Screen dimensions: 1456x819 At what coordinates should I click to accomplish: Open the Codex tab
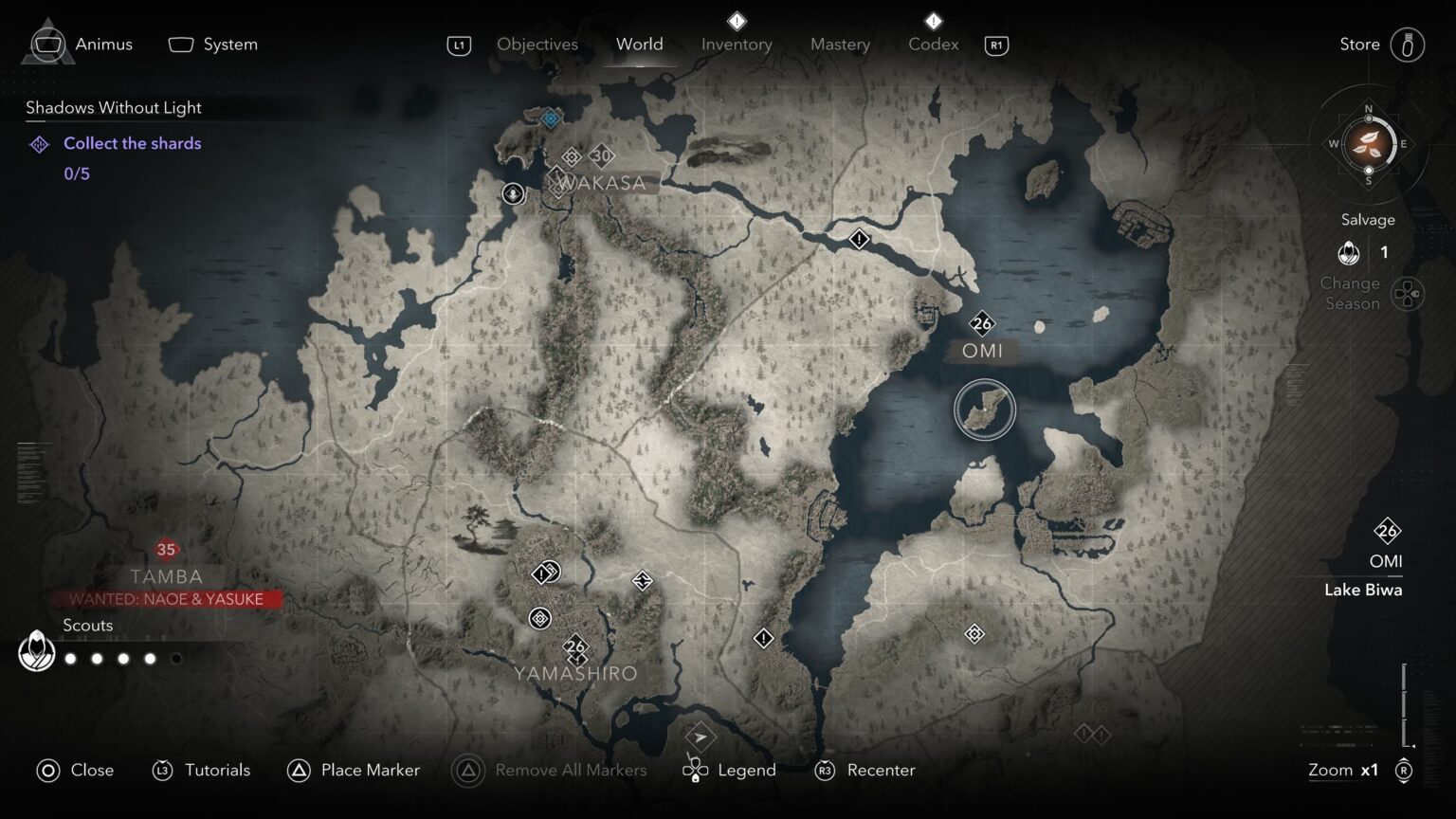[x=932, y=44]
